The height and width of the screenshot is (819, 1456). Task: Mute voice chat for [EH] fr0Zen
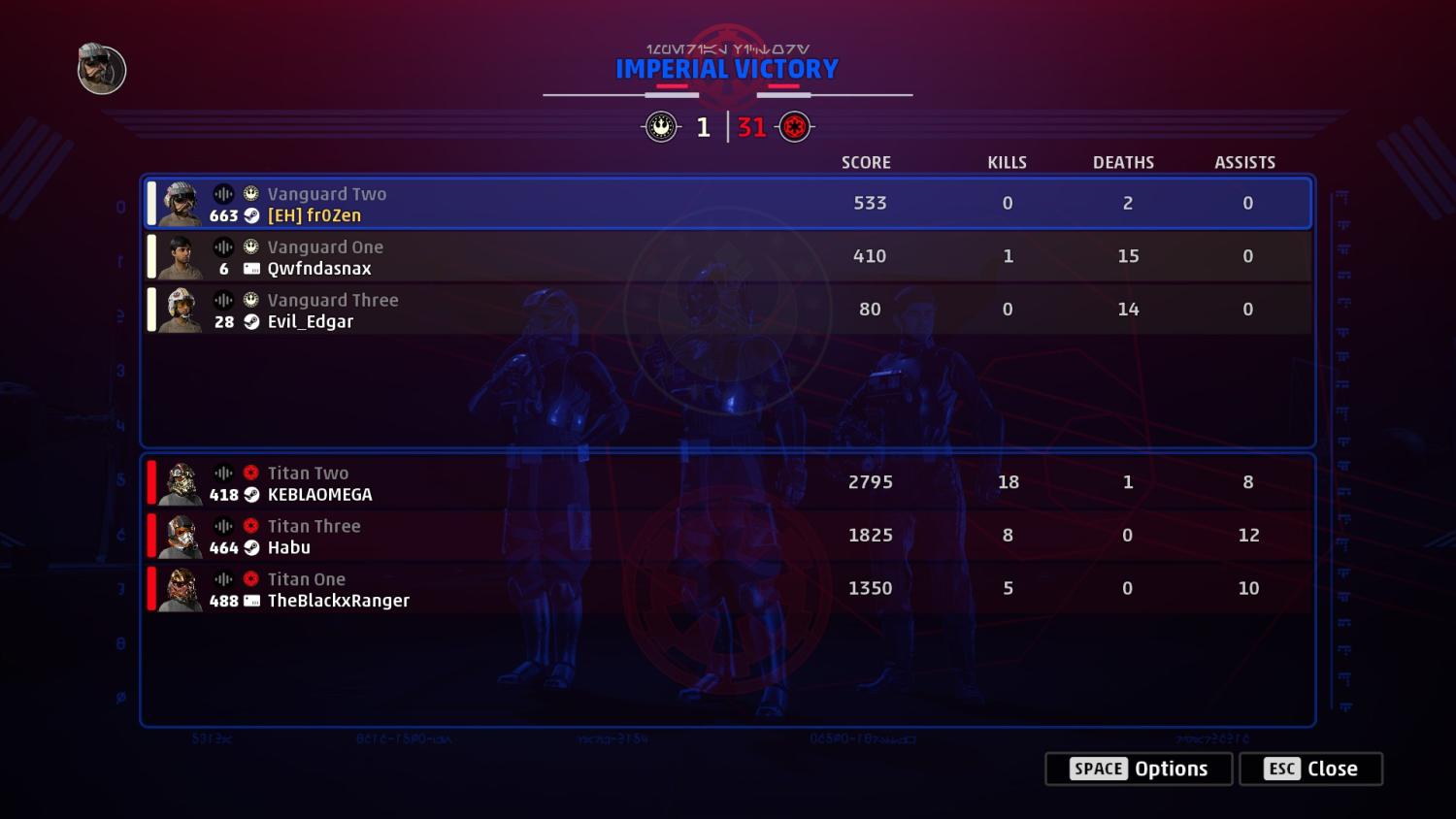point(224,194)
